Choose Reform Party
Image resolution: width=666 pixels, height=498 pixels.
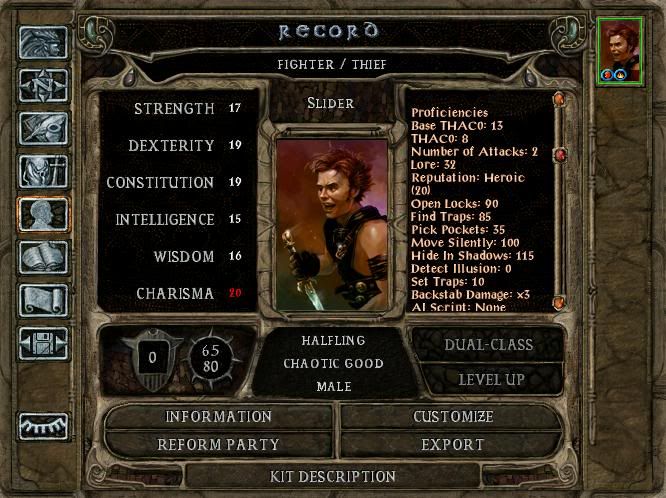tap(218, 444)
